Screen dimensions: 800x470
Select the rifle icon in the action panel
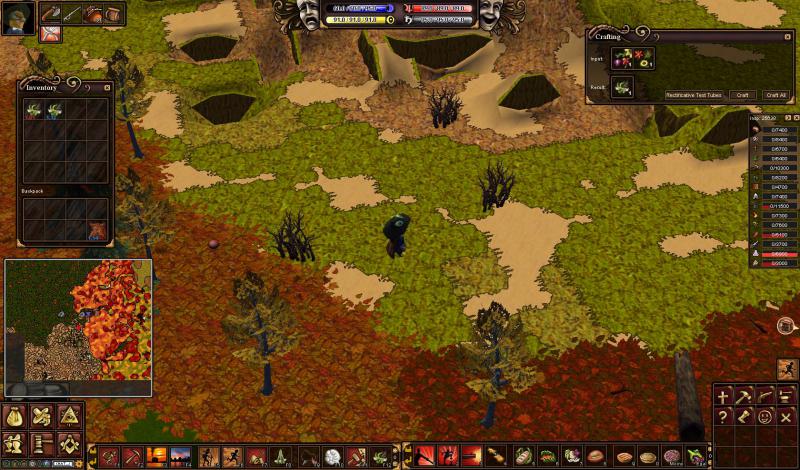tap(765, 397)
